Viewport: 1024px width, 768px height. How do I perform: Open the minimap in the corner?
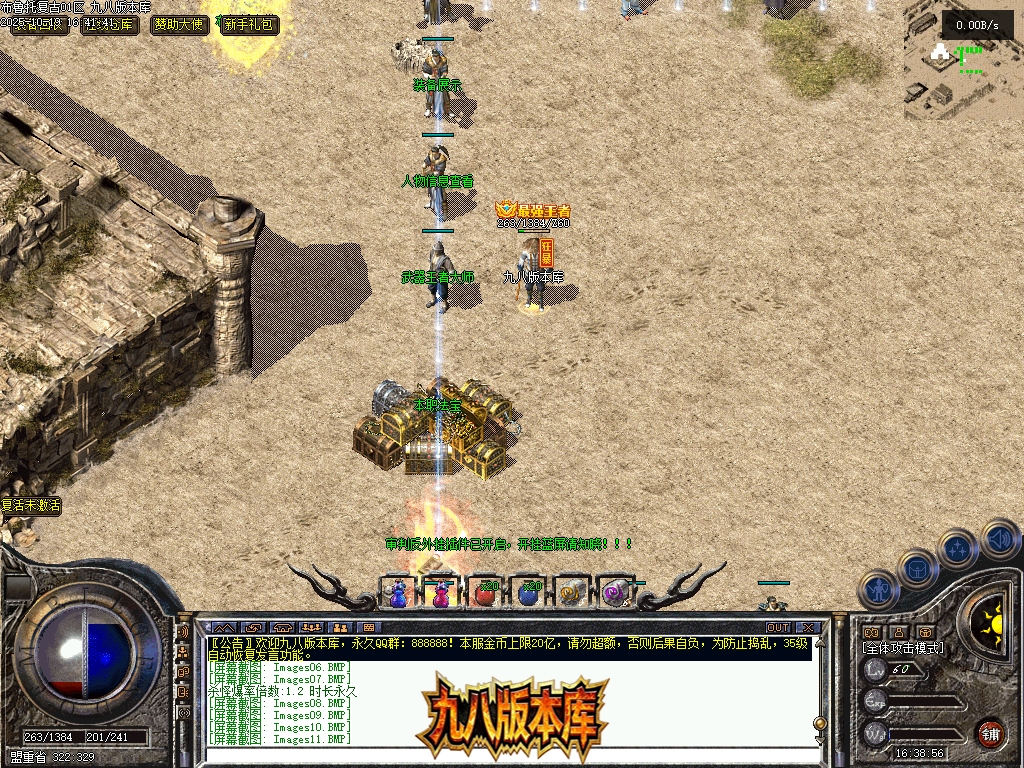pyautogui.click(x=963, y=62)
